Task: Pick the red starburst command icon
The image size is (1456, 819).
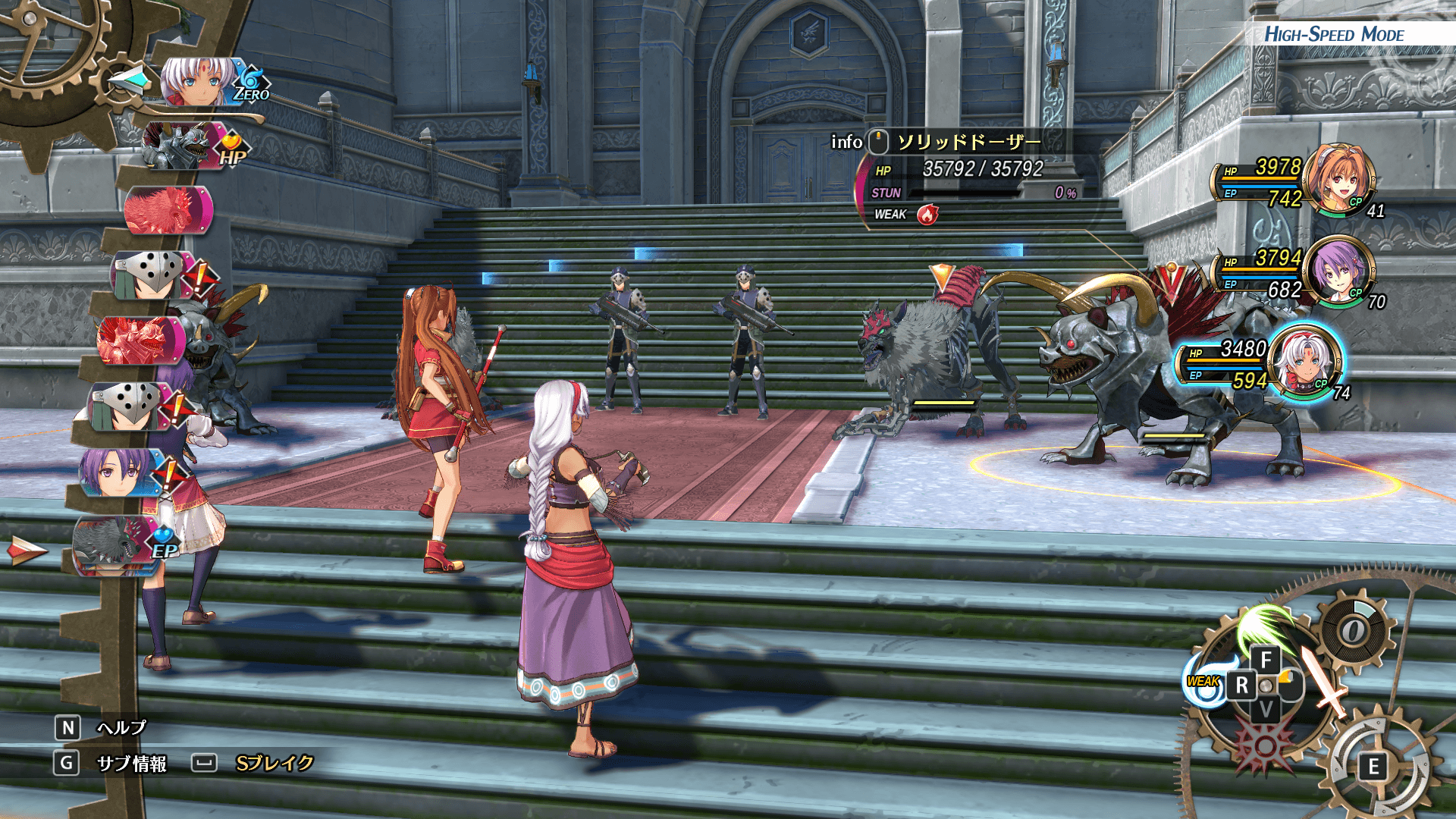Action: [x=1264, y=745]
